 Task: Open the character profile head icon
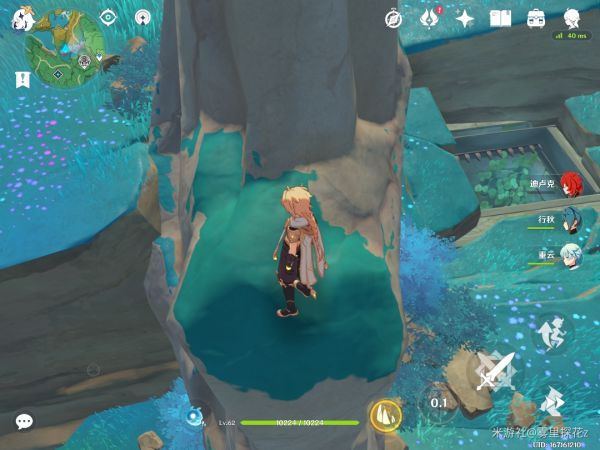click(x=572, y=18)
